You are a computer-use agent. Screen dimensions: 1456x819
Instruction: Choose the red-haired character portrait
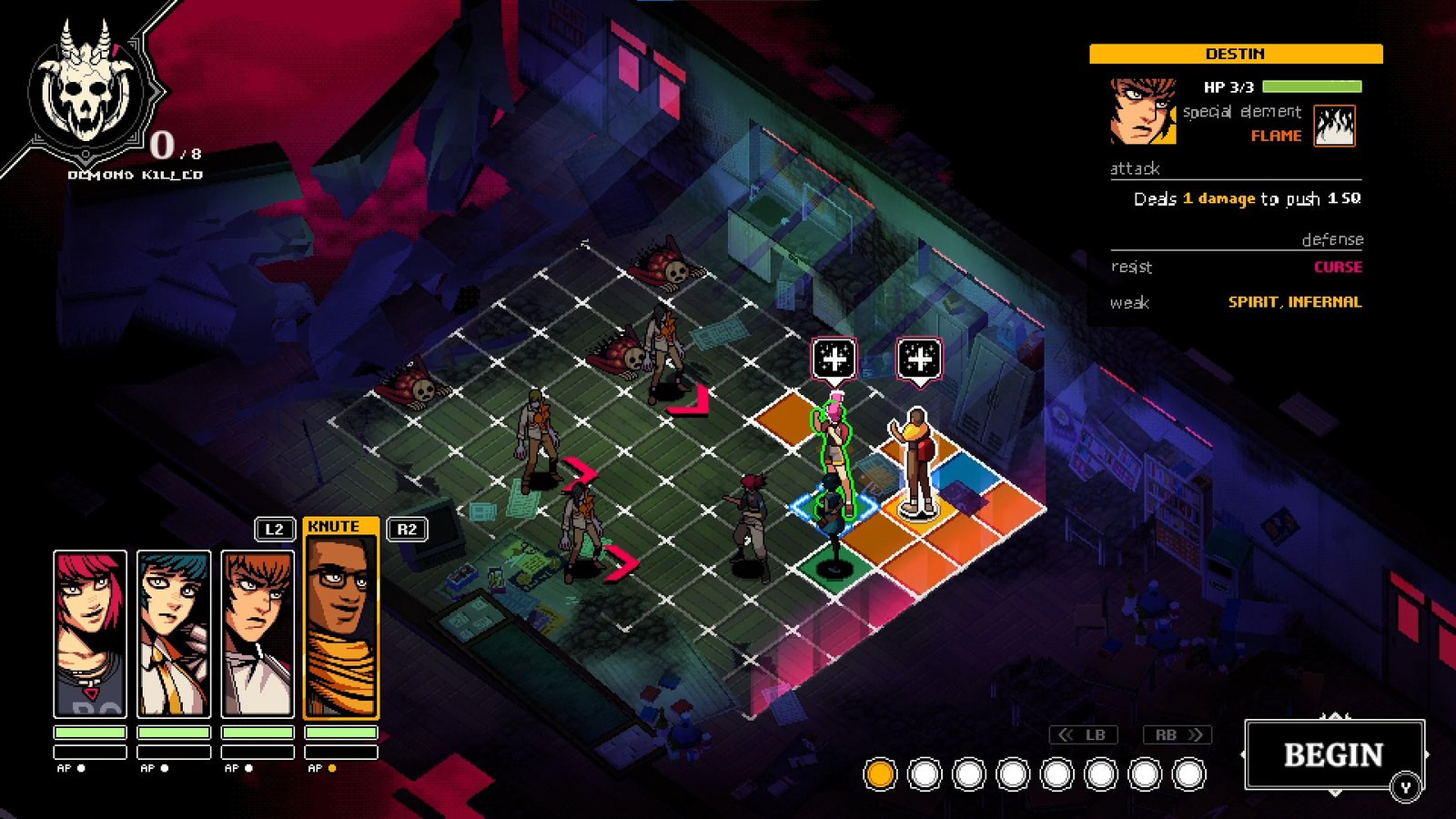tap(90, 634)
